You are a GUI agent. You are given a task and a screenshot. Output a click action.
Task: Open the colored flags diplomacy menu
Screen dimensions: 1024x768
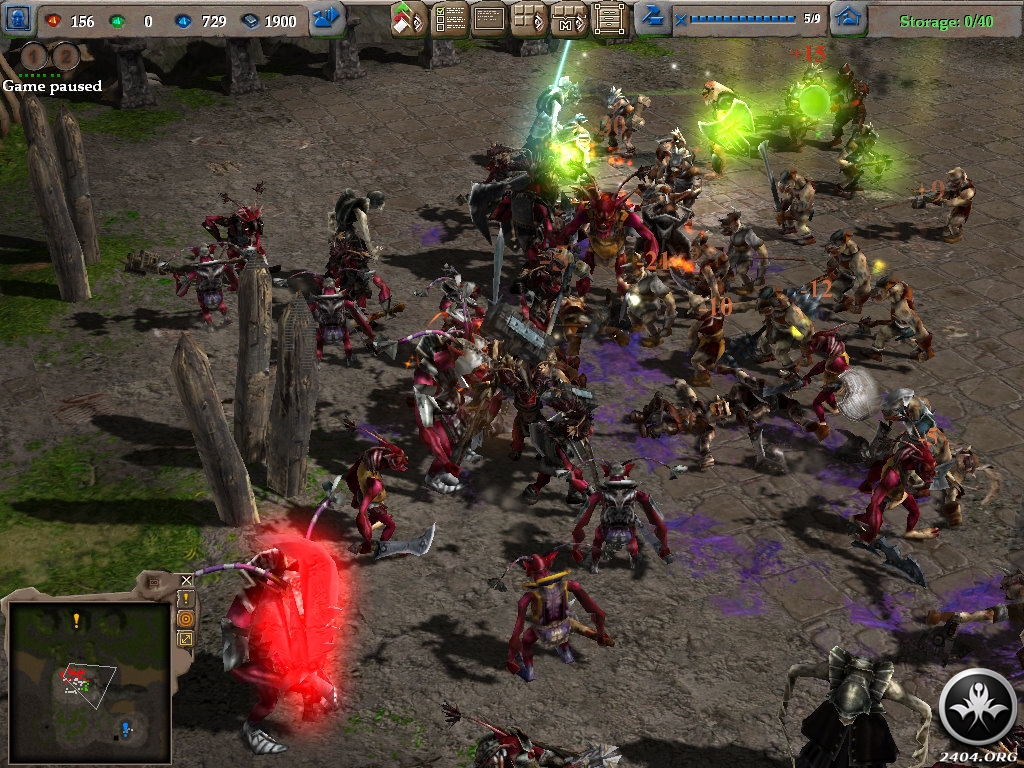coord(408,19)
